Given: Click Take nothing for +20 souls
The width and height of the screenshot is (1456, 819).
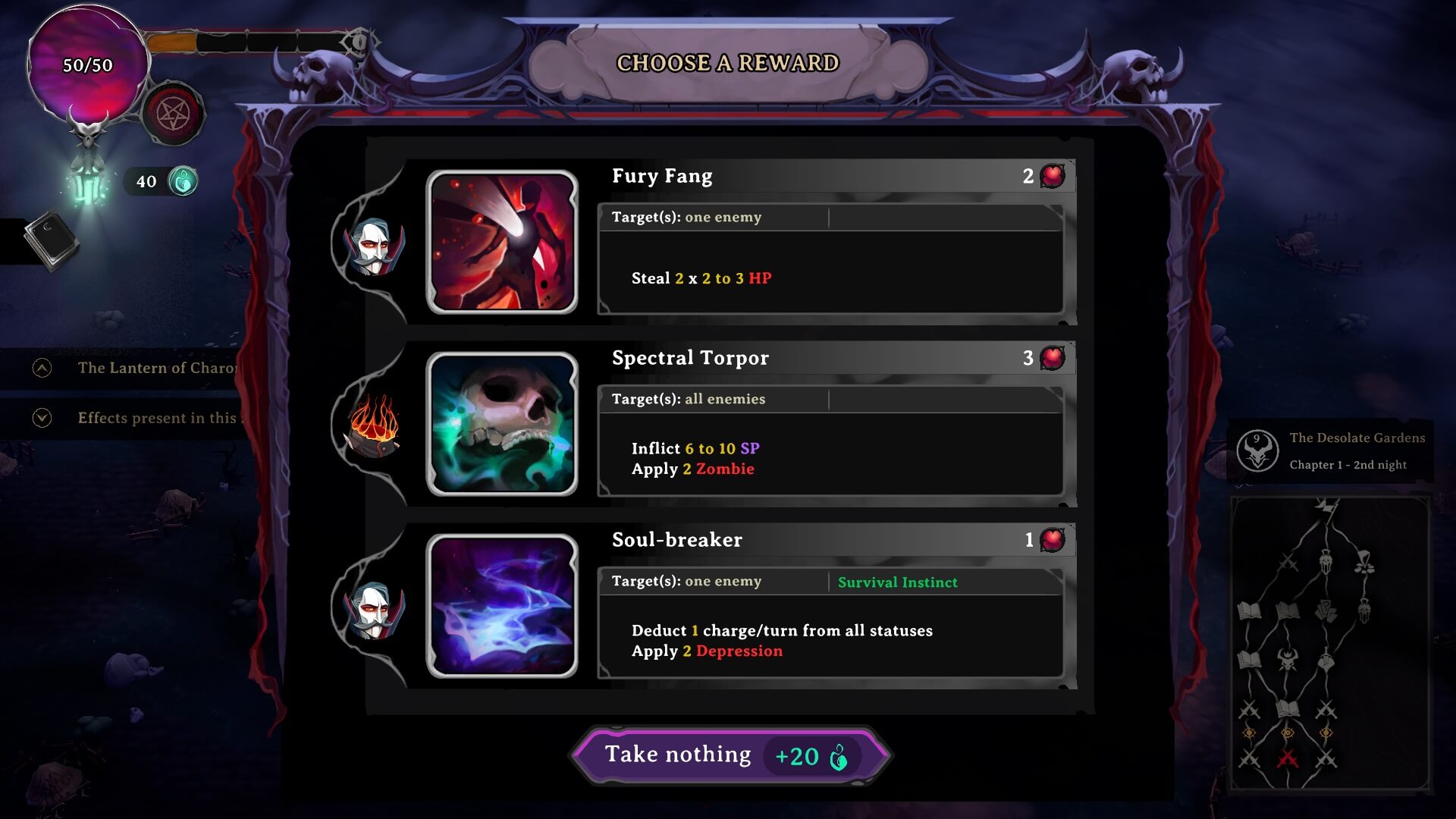Looking at the screenshot, I should (x=730, y=755).
